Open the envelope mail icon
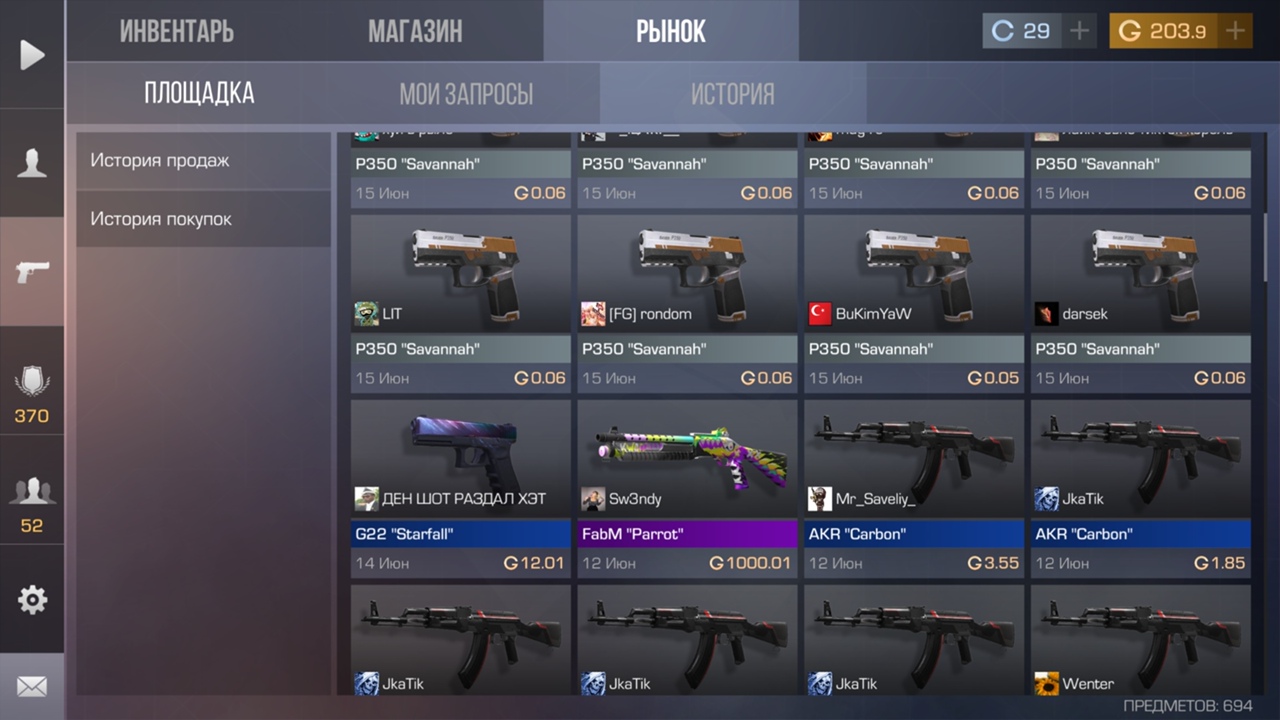This screenshot has width=1280, height=720. pos(32,686)
